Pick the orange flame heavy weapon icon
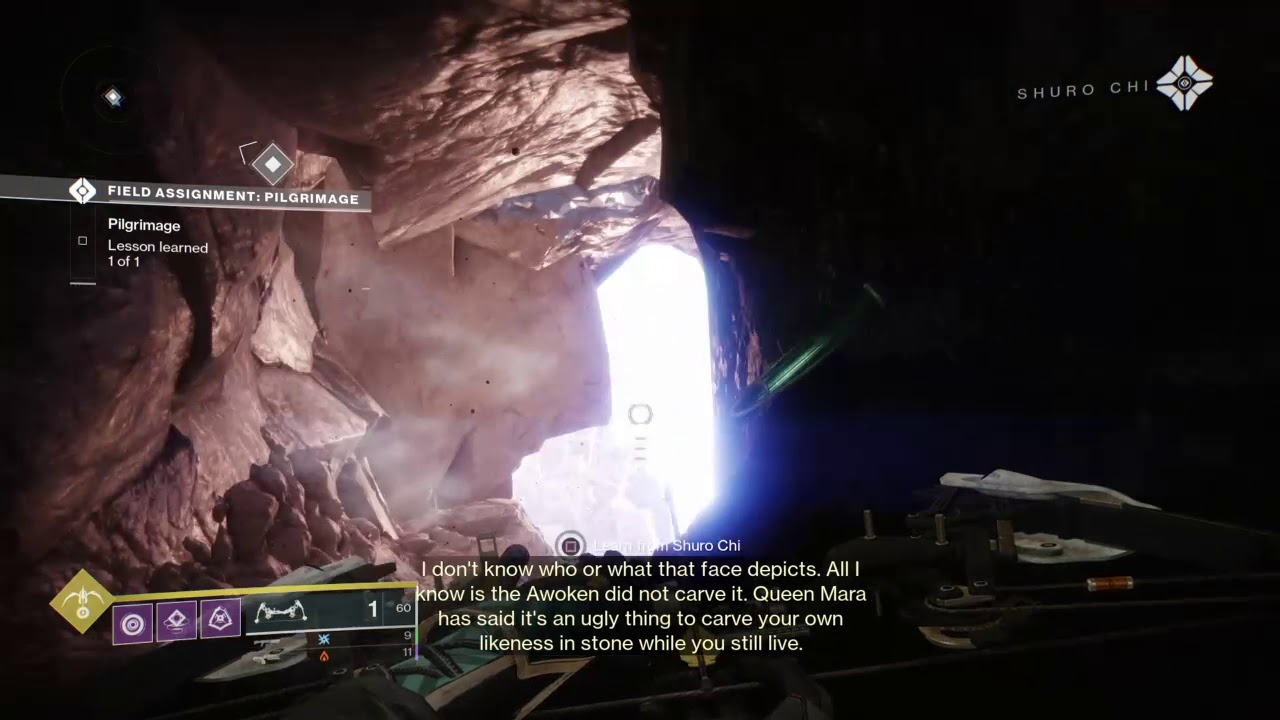This screenshot has width=1280, height=720. coord(323,656)
